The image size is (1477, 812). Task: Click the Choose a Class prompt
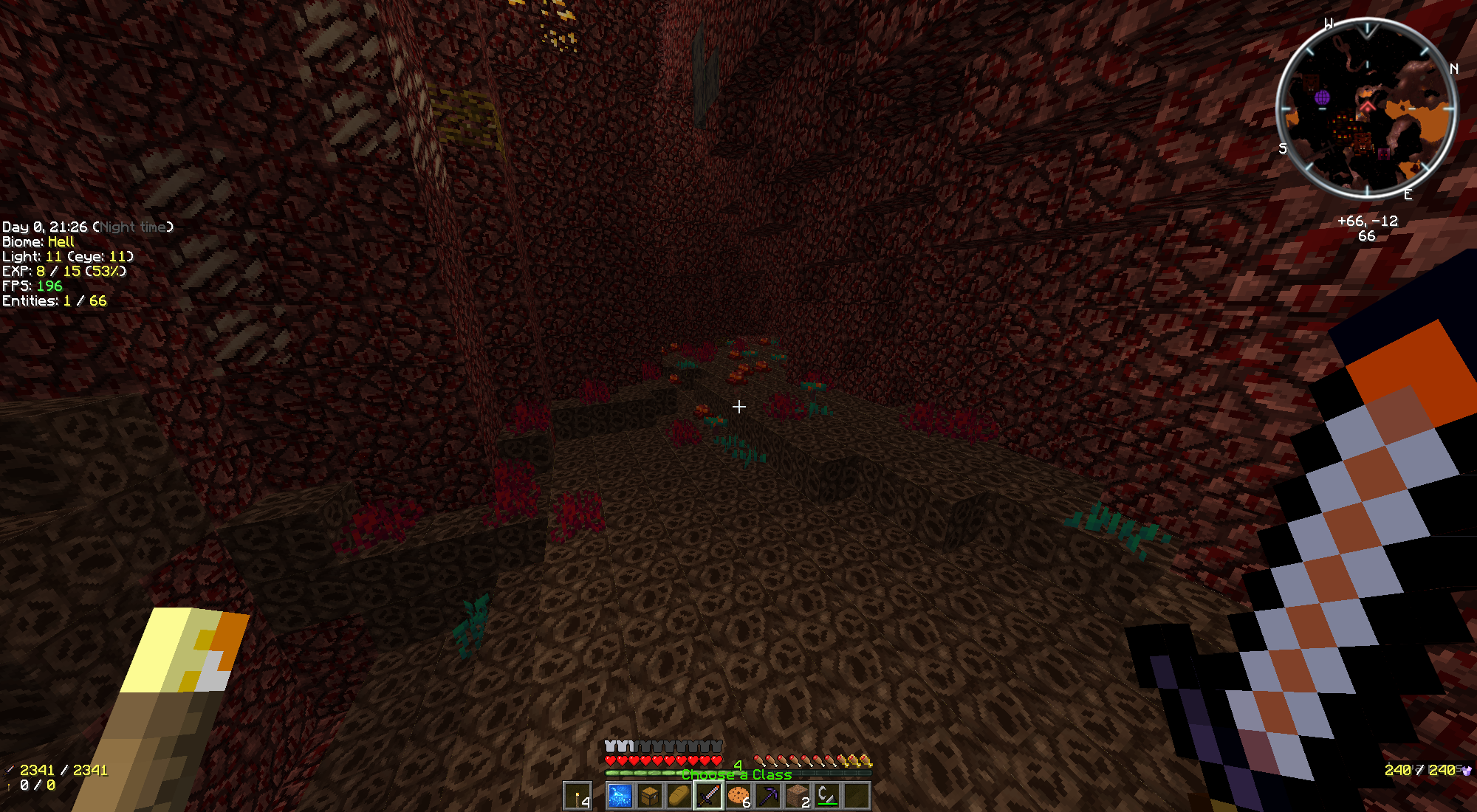[736, 776]
